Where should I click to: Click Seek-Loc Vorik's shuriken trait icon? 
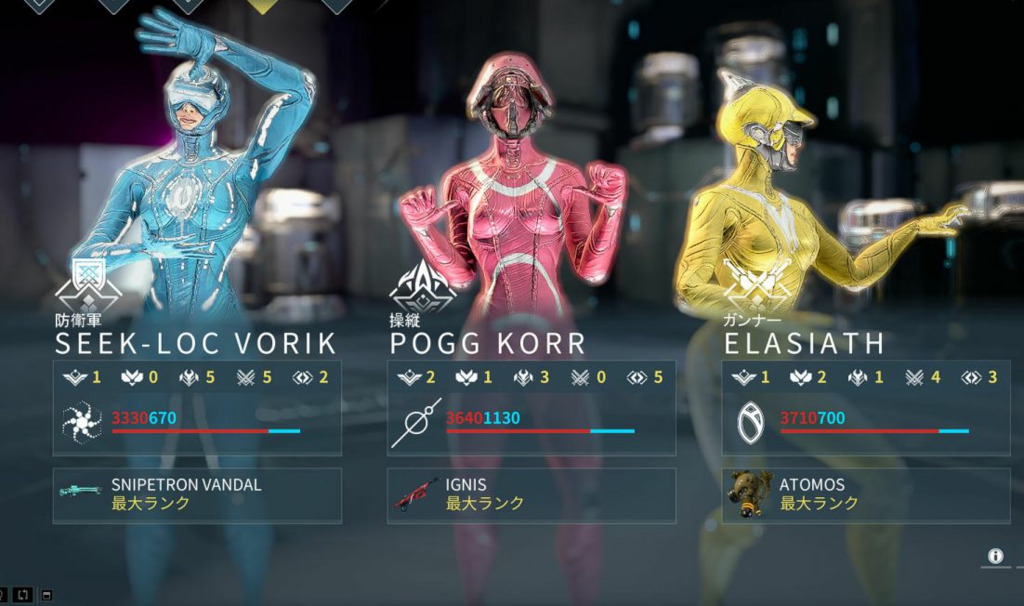[81, 423]
